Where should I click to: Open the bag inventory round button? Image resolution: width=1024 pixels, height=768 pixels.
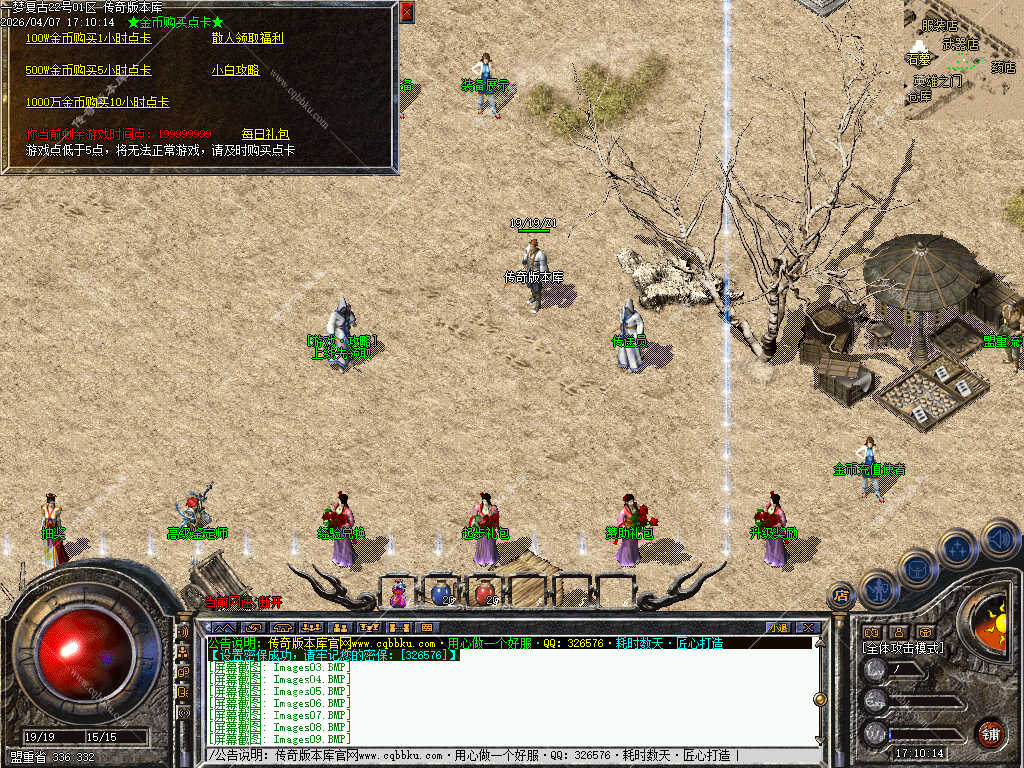(x=917, y=568)
